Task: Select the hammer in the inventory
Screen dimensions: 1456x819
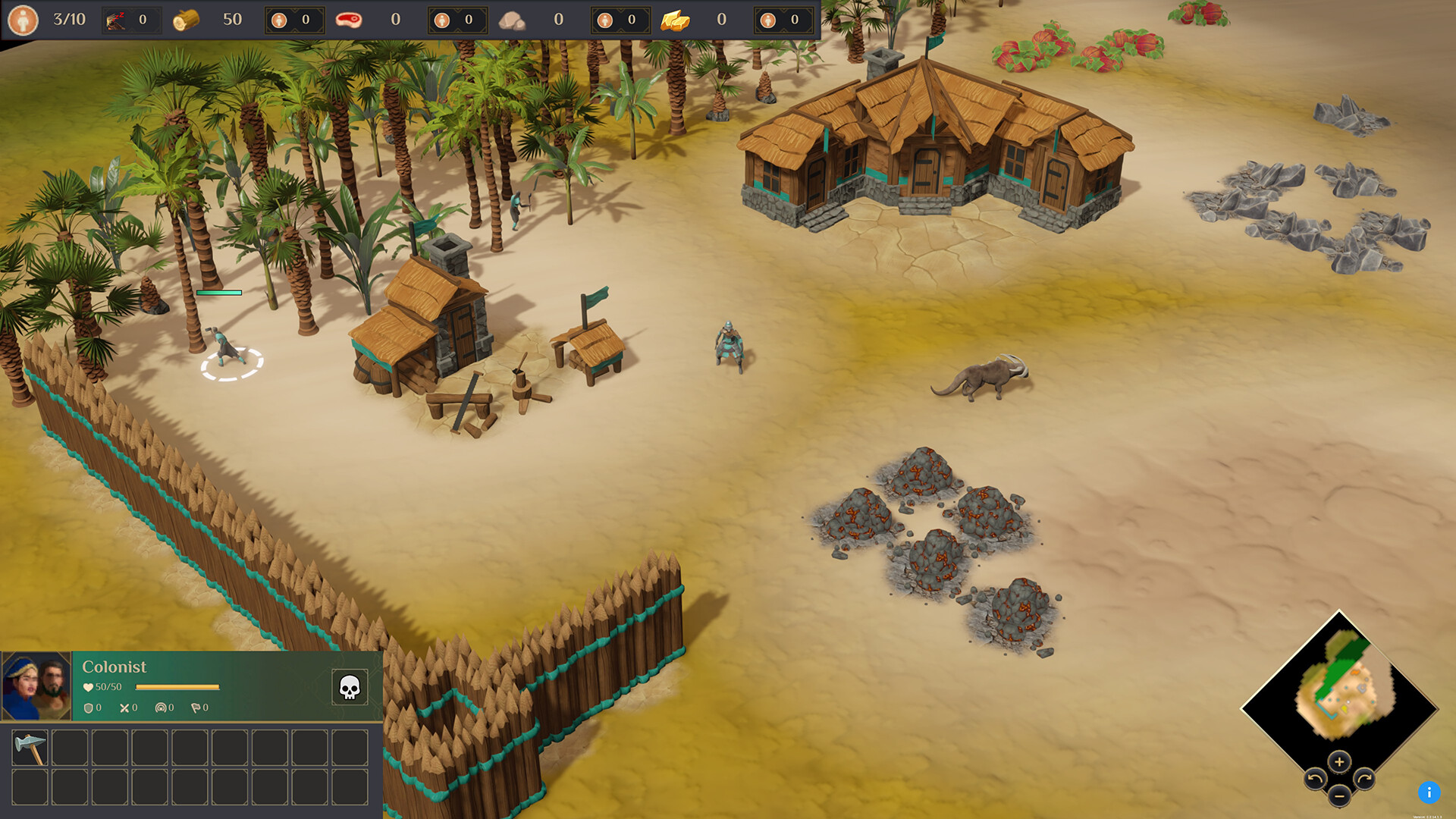Action: point(30,748)
